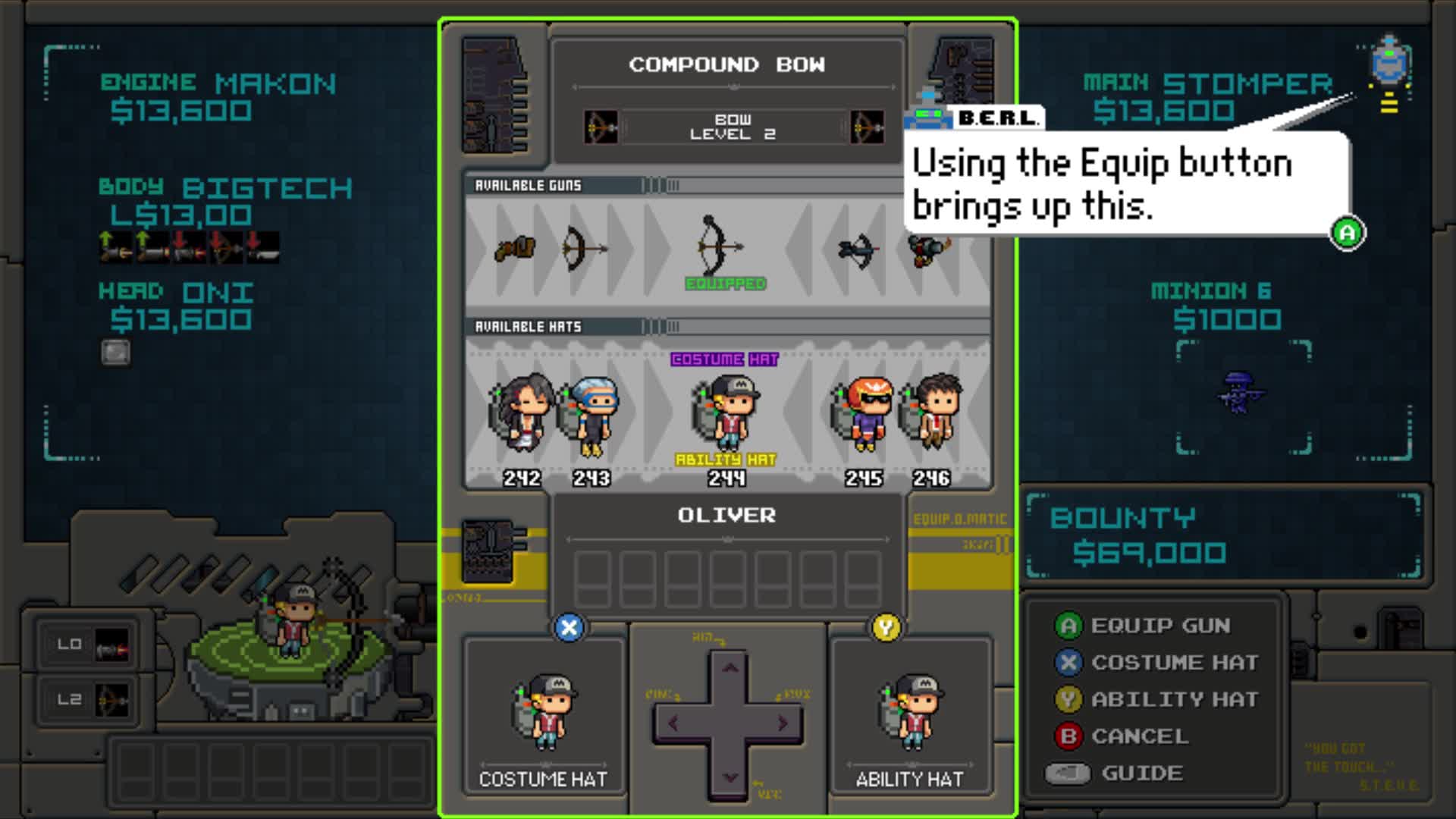Open the Ability Hat panel
Image resolution: width=1456 pixels, height=819 pixels.
[911, 715]
